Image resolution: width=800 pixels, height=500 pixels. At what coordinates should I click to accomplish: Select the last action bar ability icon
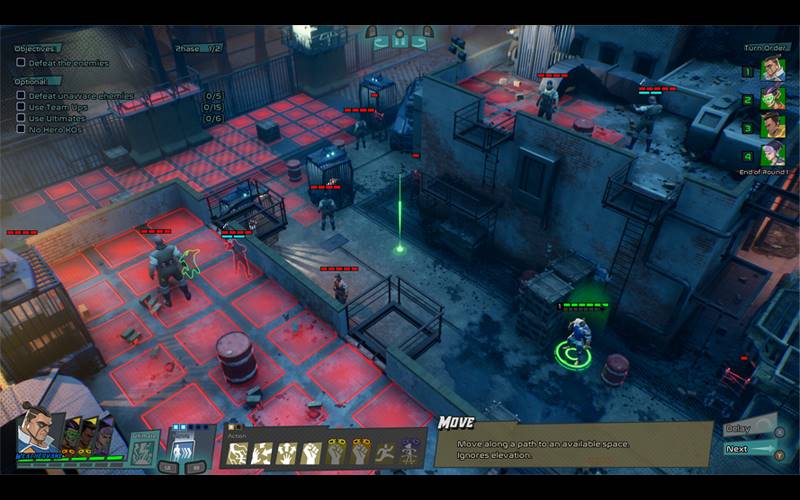click(409, 453)
